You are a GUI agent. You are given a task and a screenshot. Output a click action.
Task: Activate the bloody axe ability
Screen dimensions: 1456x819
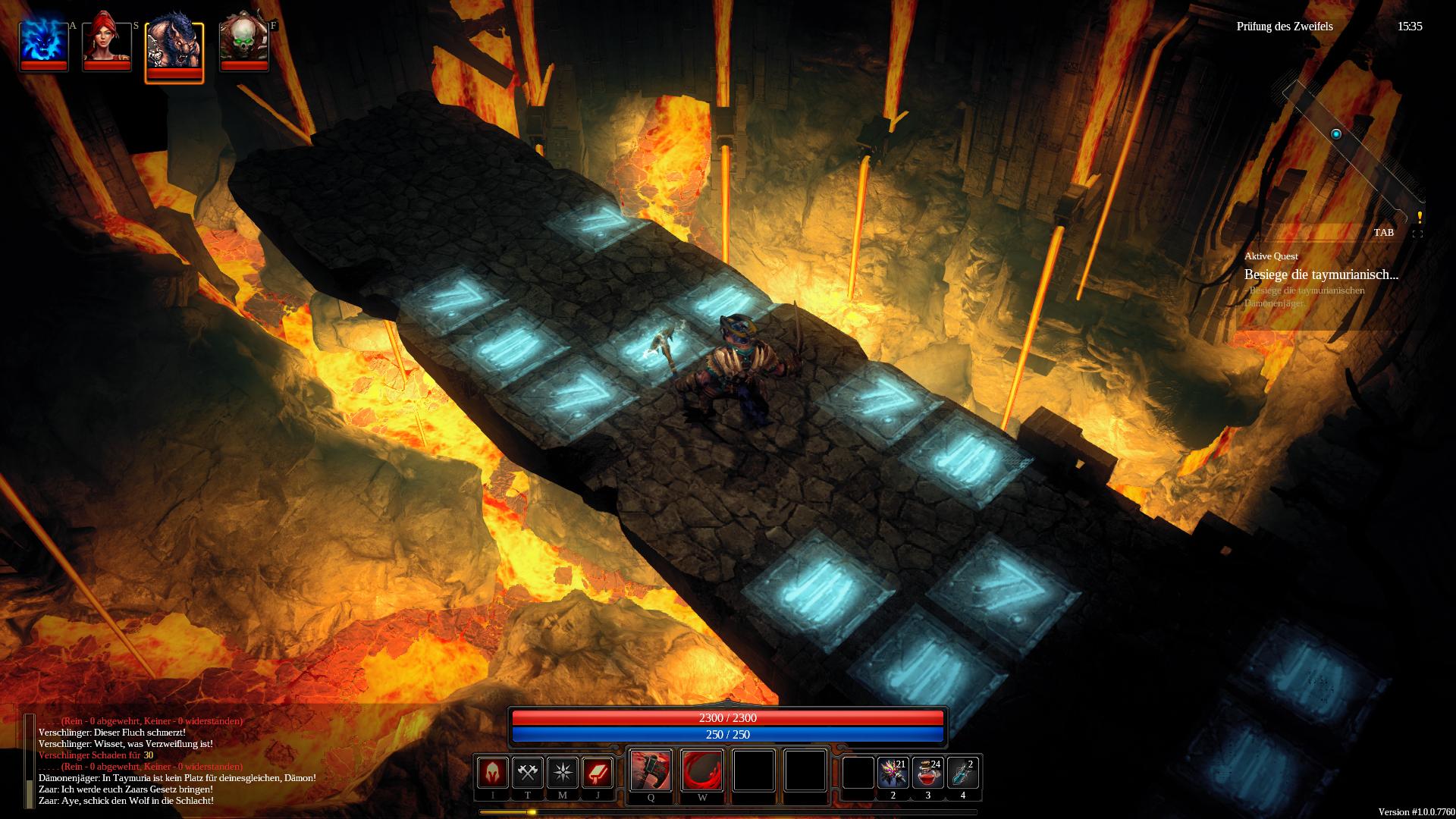651,770
